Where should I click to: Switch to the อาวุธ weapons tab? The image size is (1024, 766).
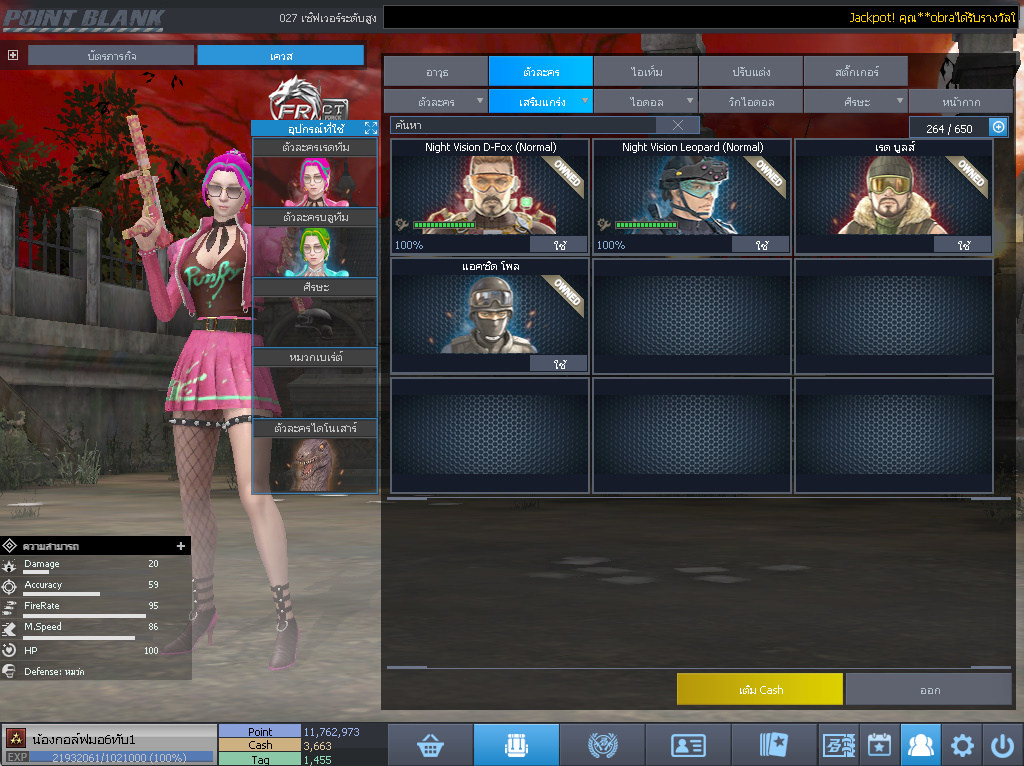click(436, 71)
